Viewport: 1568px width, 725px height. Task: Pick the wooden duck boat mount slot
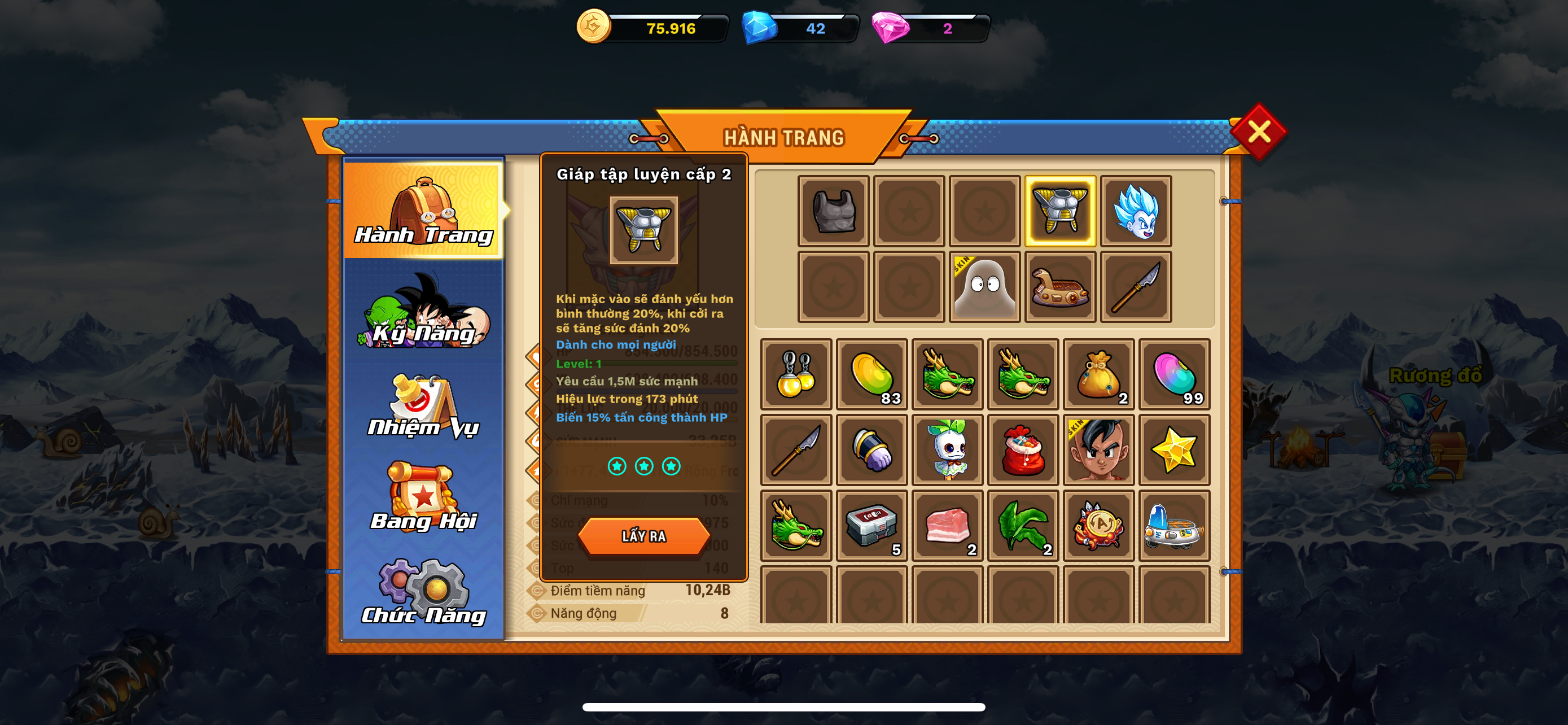tap(1061, 287)
